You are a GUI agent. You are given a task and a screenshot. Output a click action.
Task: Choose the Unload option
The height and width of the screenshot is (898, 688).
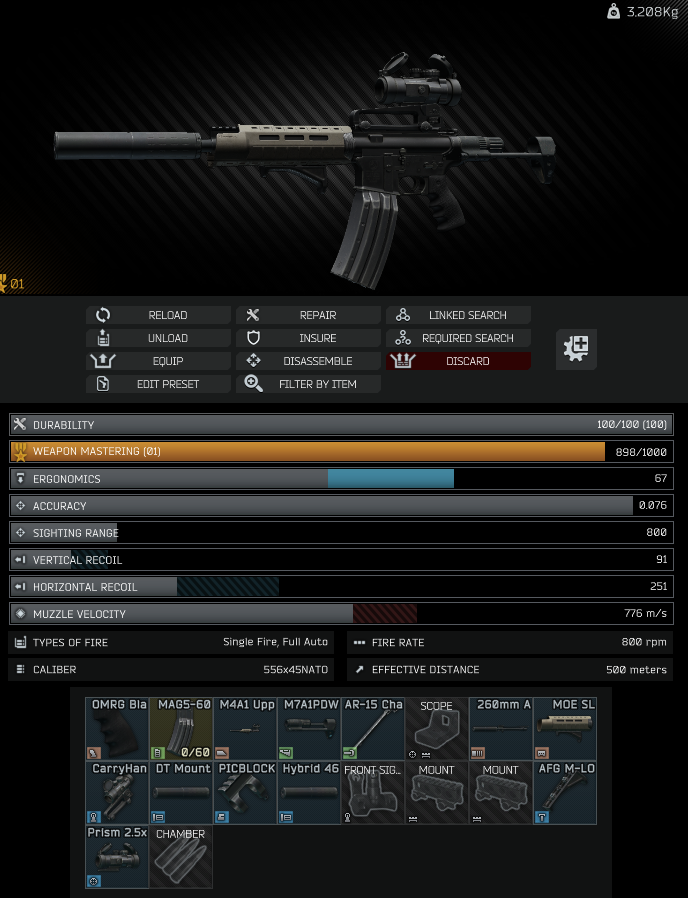click(x=158, y=338)
